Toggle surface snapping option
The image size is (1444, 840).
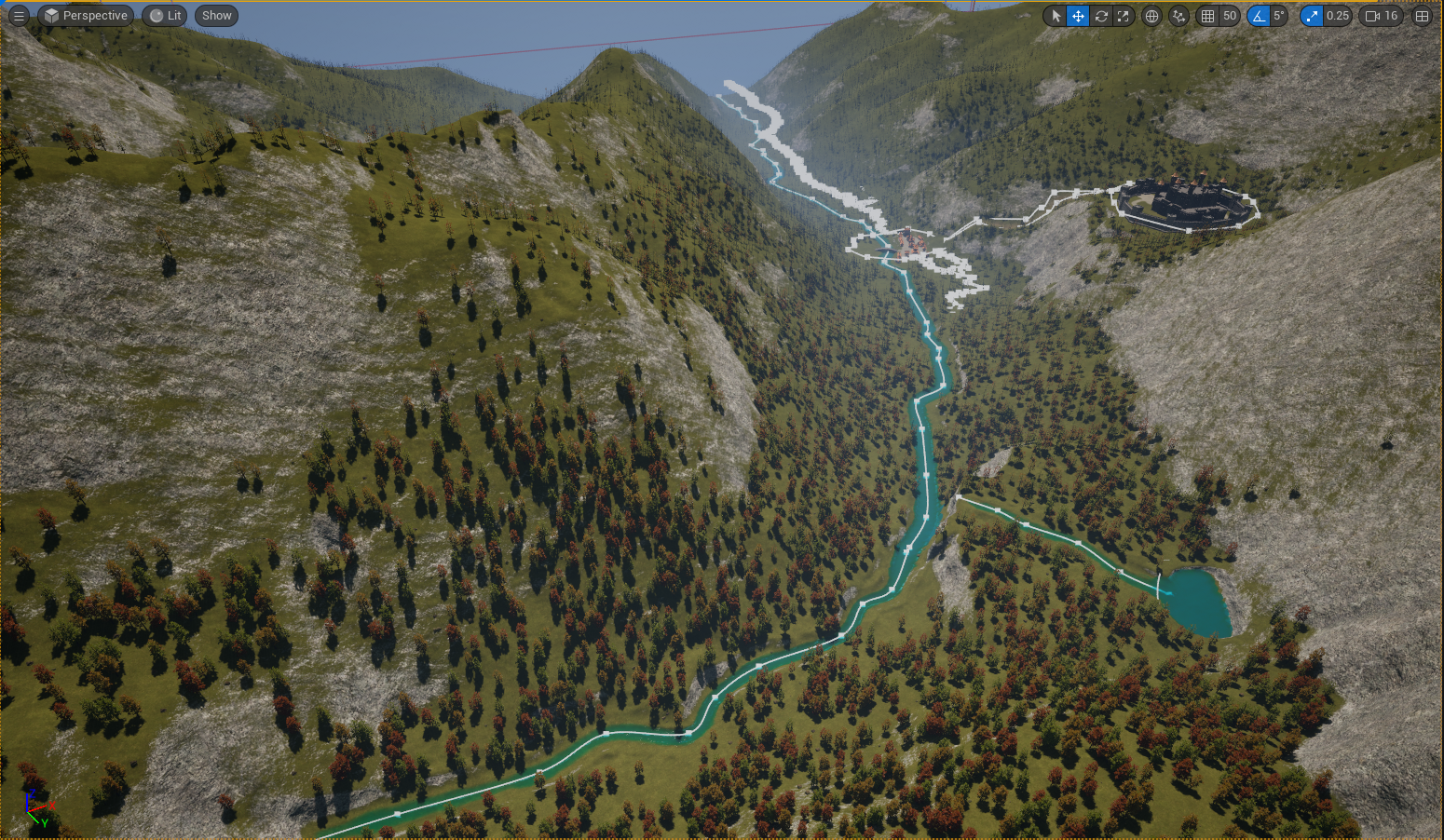1179,16
